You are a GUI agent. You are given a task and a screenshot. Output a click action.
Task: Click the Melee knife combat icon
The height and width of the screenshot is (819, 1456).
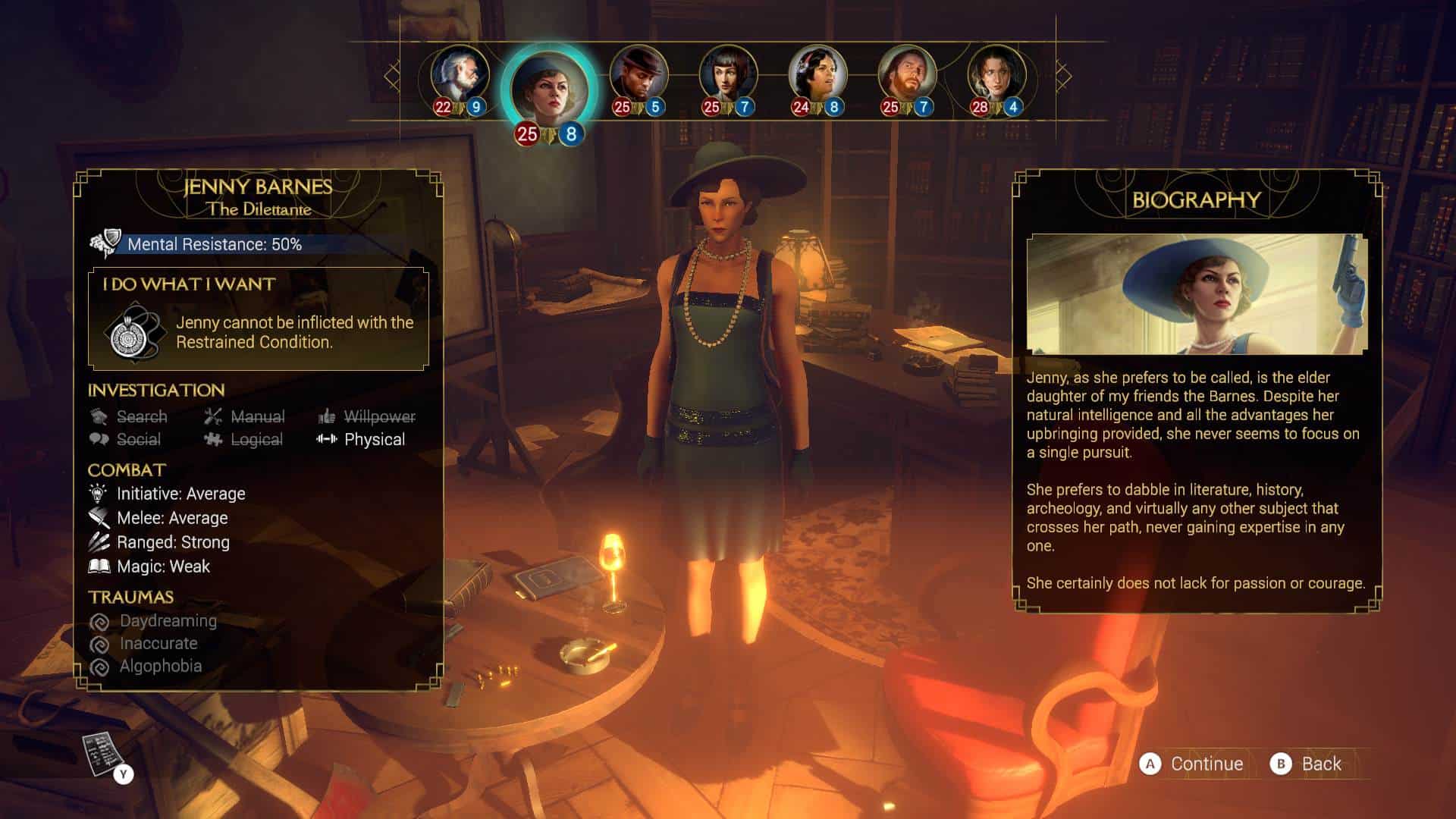(x=98, y=517)
